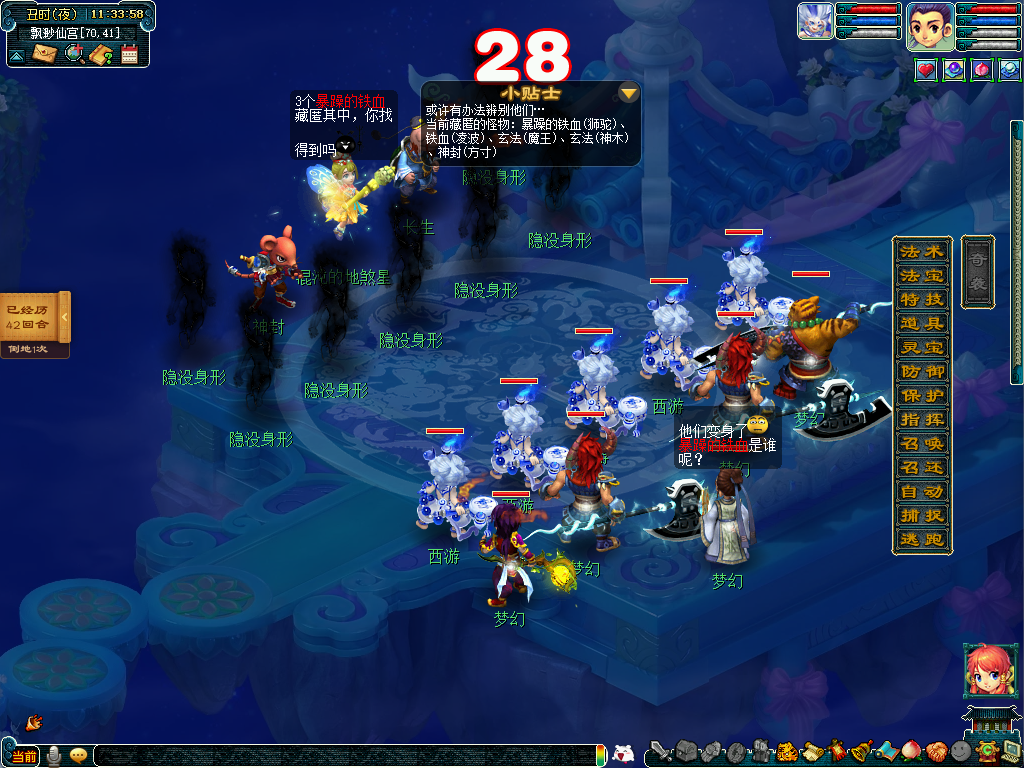Choose the 逃跑 flee command

(921, 540)
